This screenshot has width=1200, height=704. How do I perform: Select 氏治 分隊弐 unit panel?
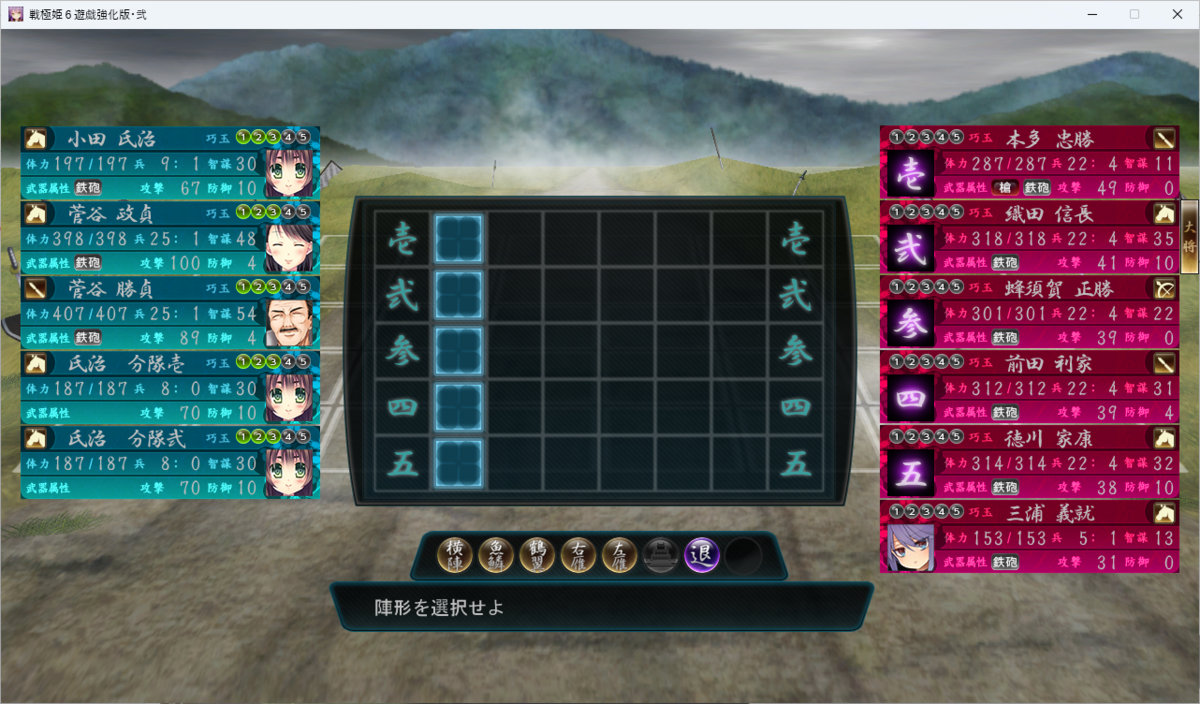pos(170,463)
